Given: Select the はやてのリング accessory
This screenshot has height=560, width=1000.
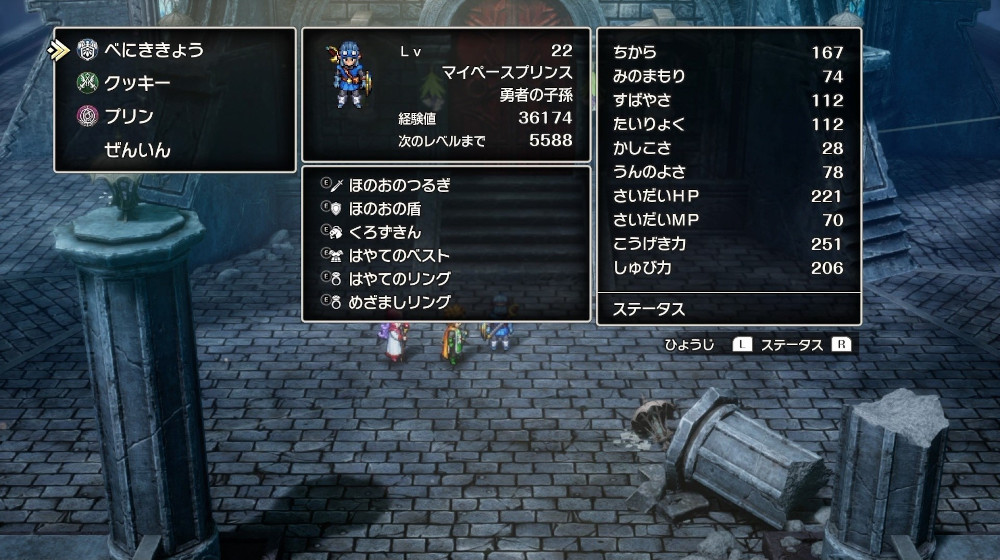Looking at the screenshot, I should 400,278.
